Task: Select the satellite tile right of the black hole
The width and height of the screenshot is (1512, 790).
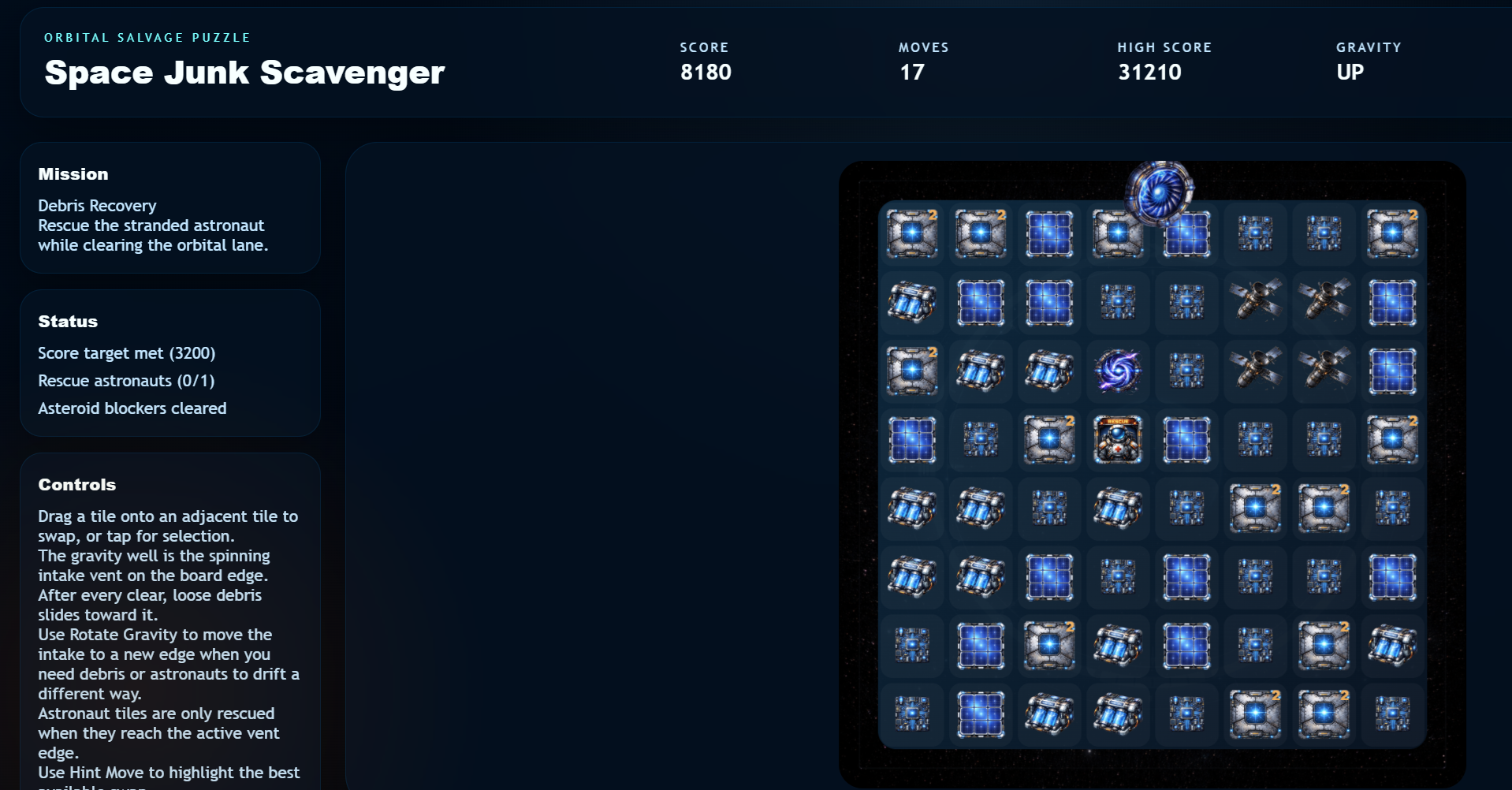Action: tap(1255, 371)
